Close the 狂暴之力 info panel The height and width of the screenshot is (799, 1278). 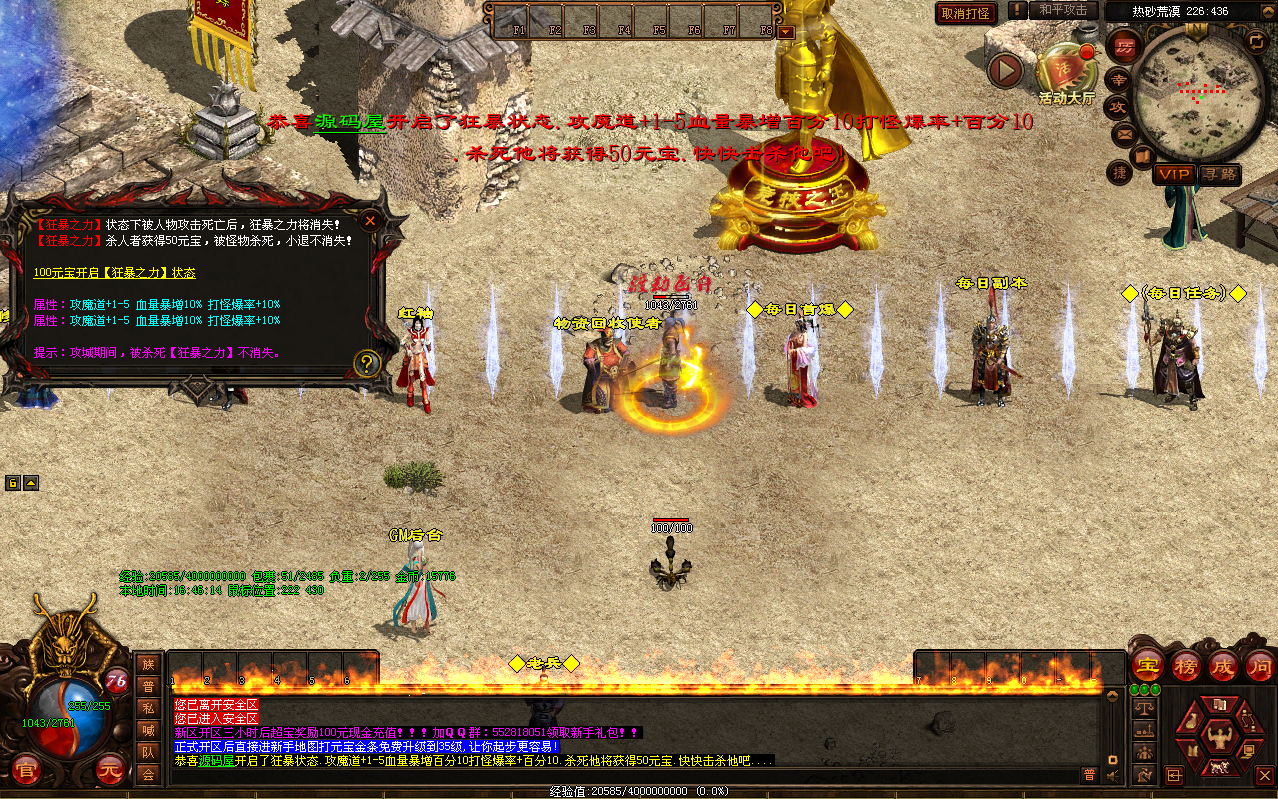[371, 220]
